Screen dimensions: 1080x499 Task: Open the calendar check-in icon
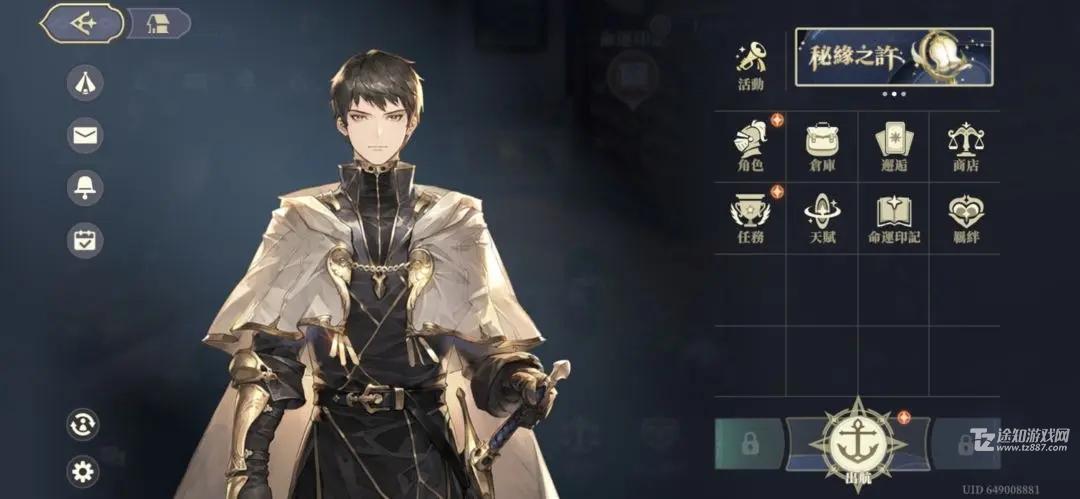point(85,240)
